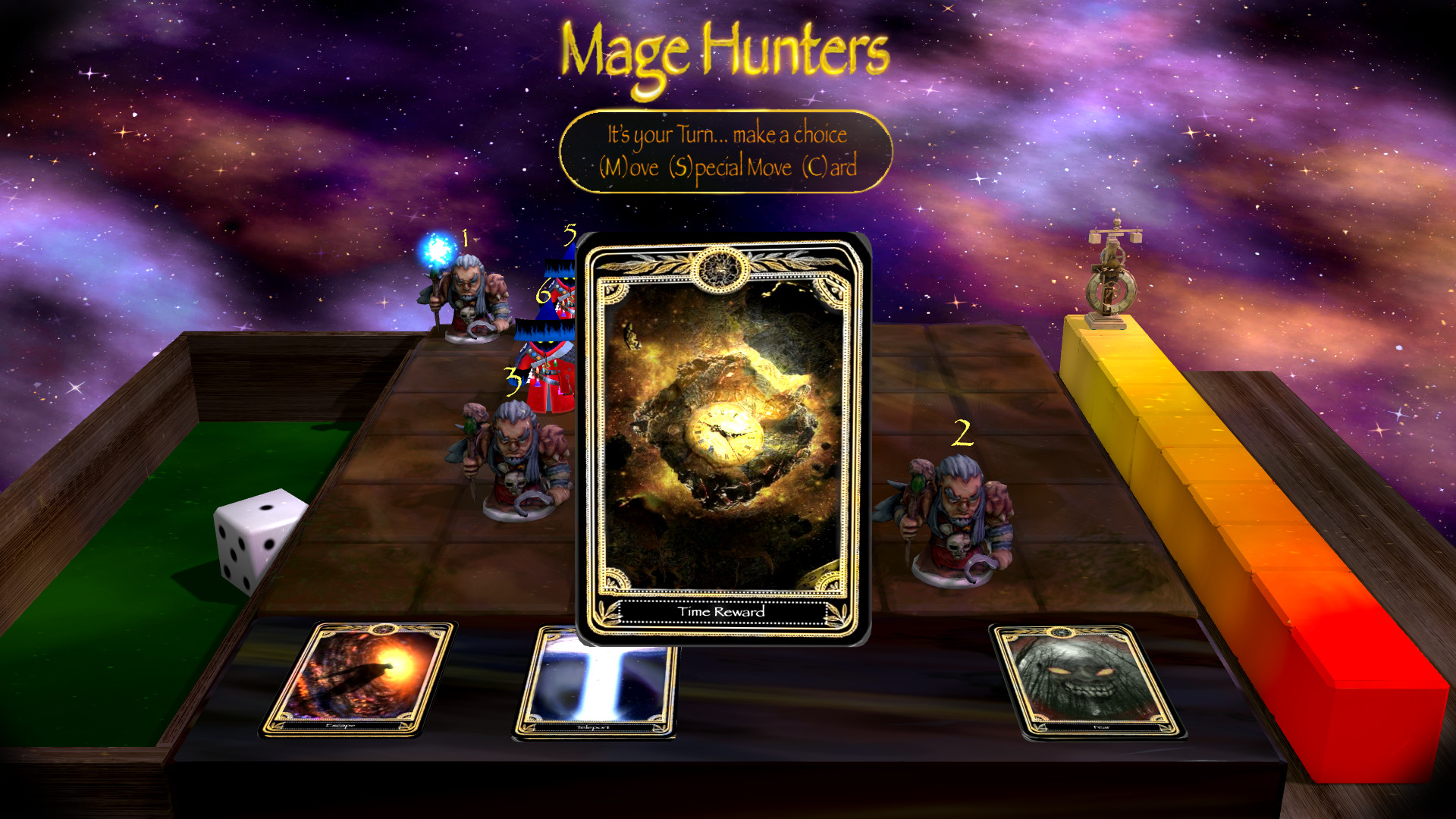The height and width of the screenshot is (819, 1456).
Task: Select hunter figure number 1
Action: click(x=469, y=296)
